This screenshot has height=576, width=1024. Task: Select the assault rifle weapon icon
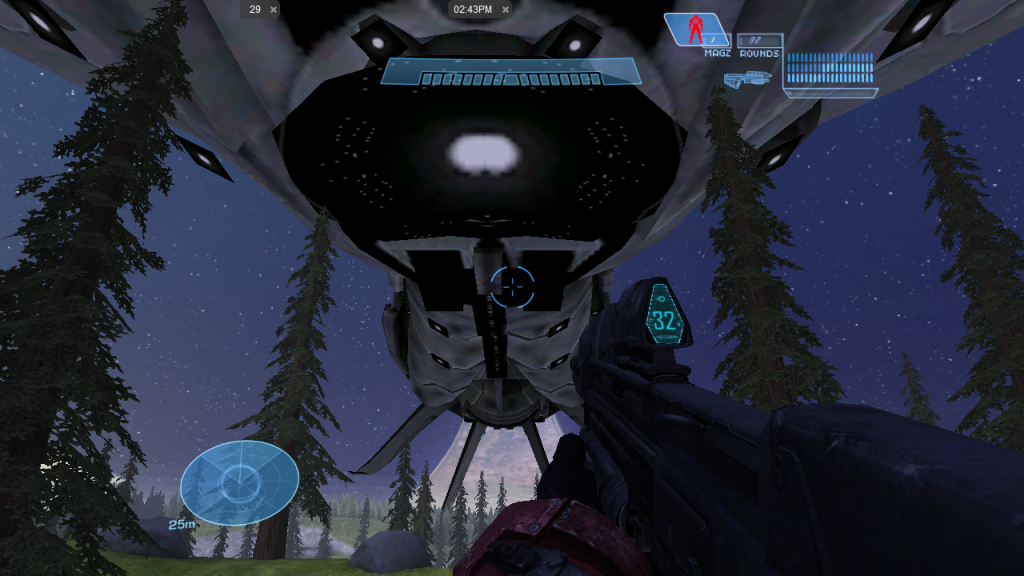tap(749, 77)
